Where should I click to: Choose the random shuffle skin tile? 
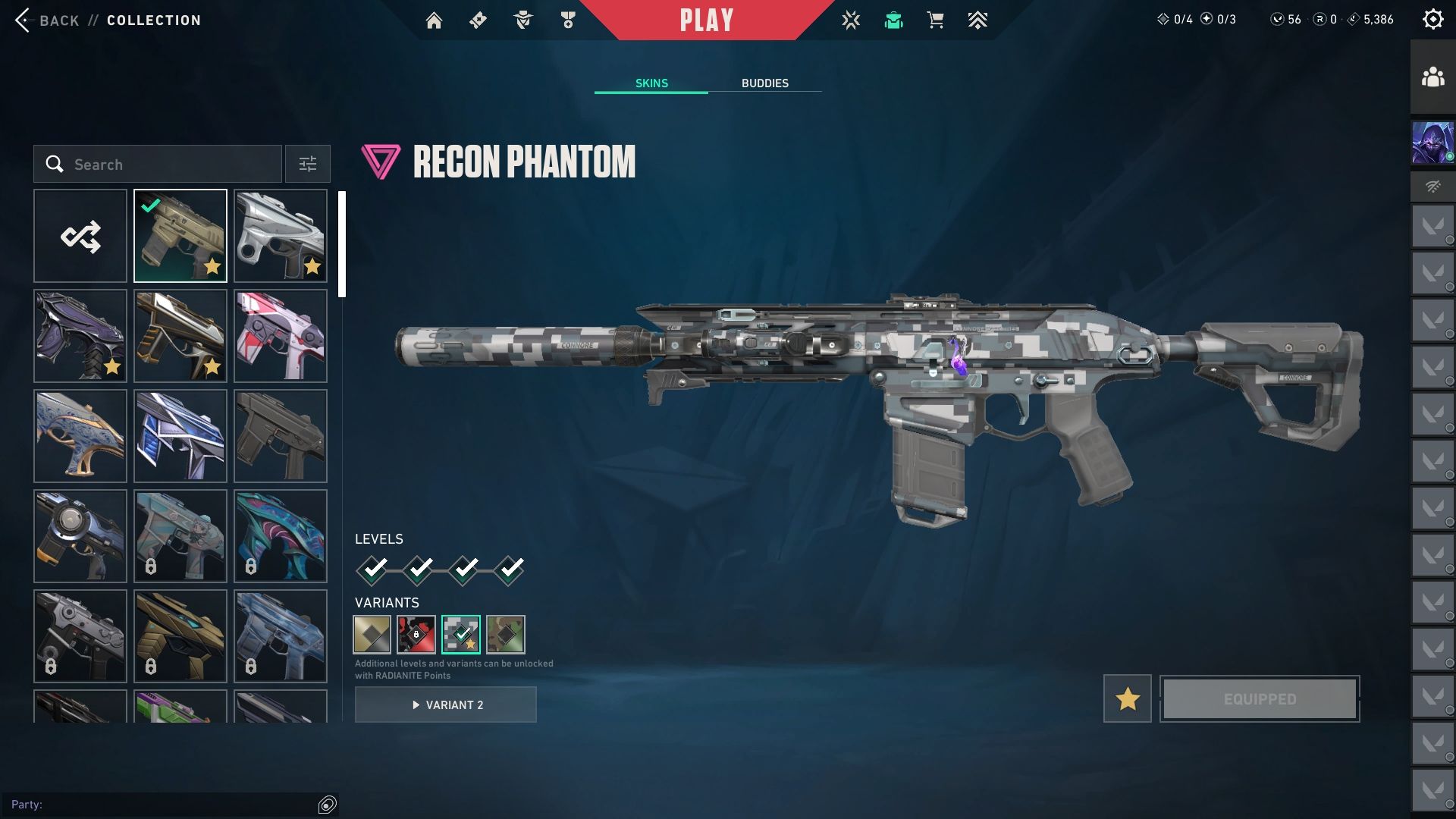[x=80, y=237]
